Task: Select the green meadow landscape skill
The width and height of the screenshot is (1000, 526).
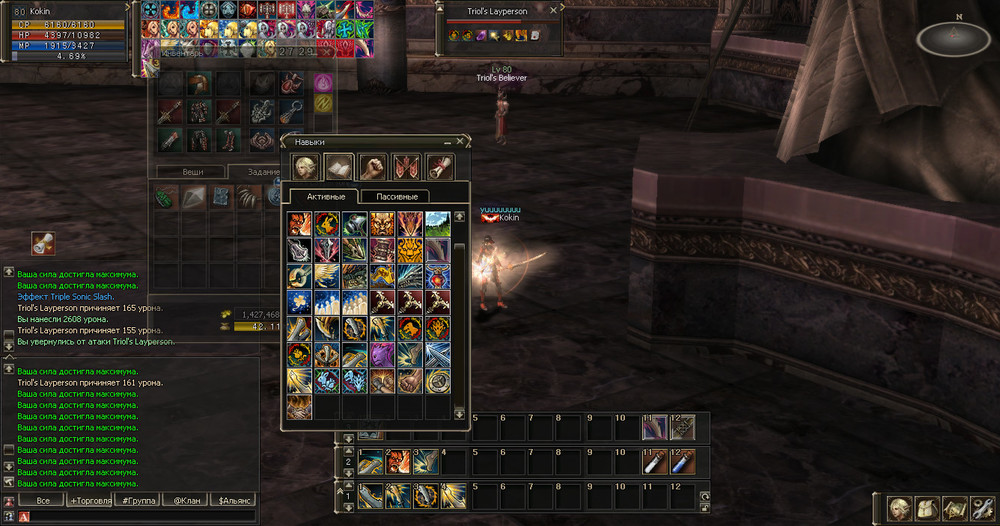Action: click(x=437, y=223)
